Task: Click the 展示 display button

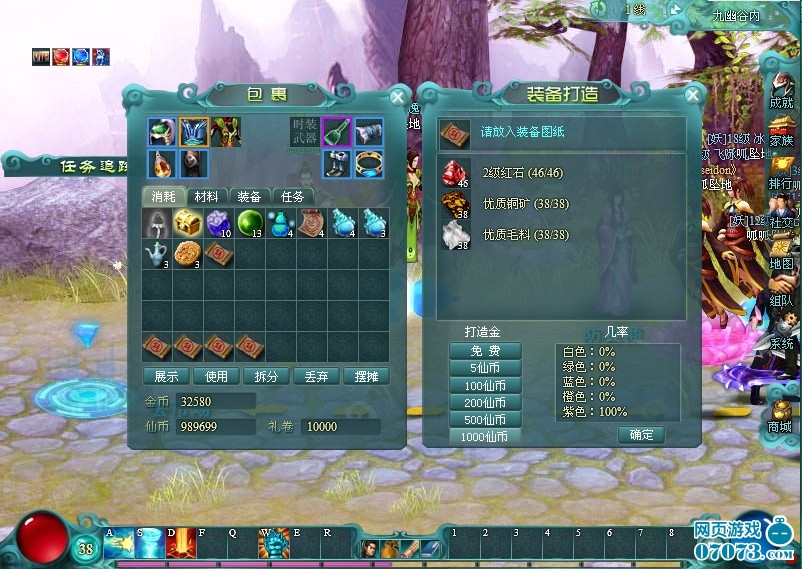Action: click(x=166, y=377)
